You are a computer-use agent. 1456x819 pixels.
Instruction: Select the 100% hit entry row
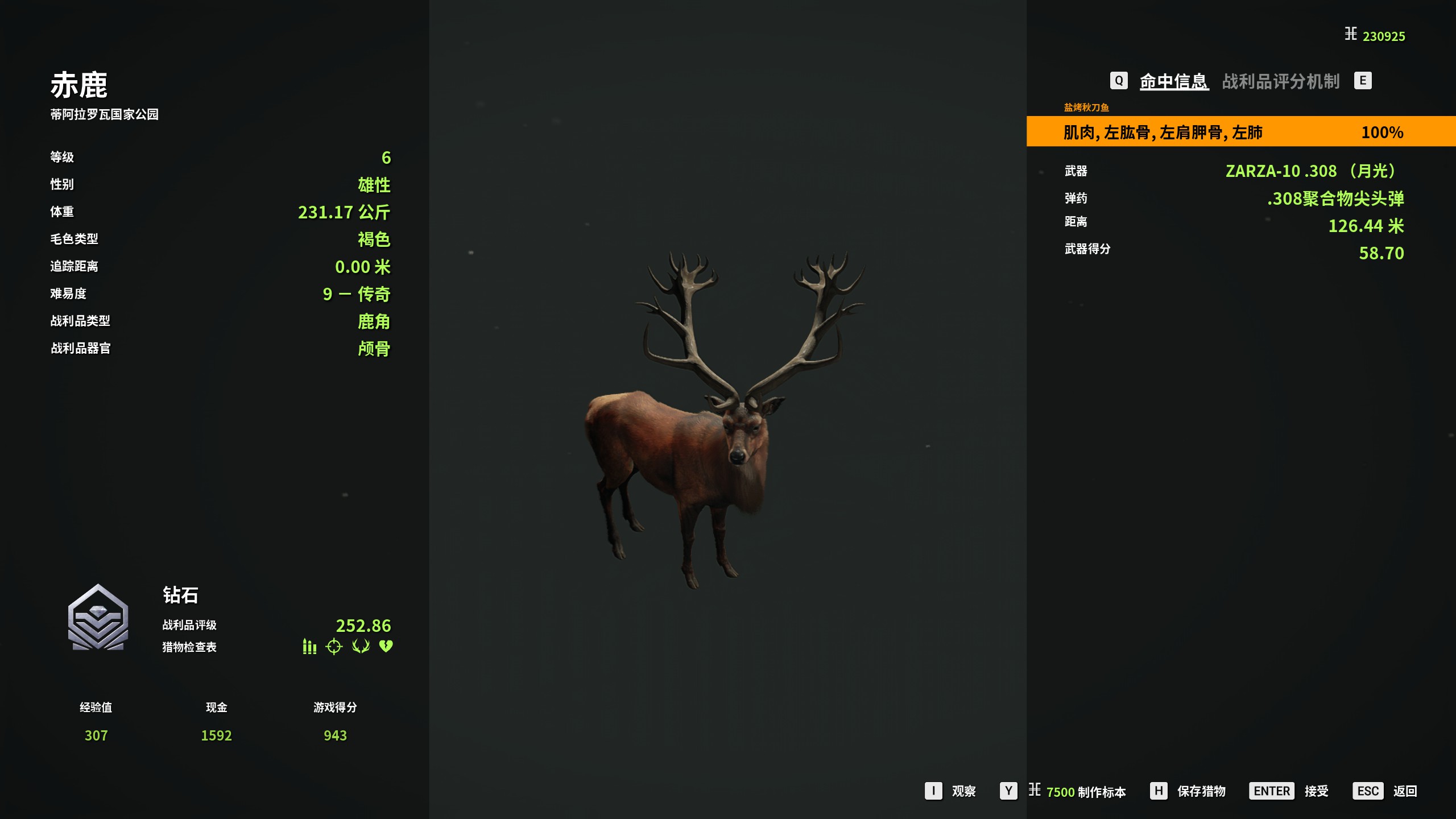[x=1240, y=132]
